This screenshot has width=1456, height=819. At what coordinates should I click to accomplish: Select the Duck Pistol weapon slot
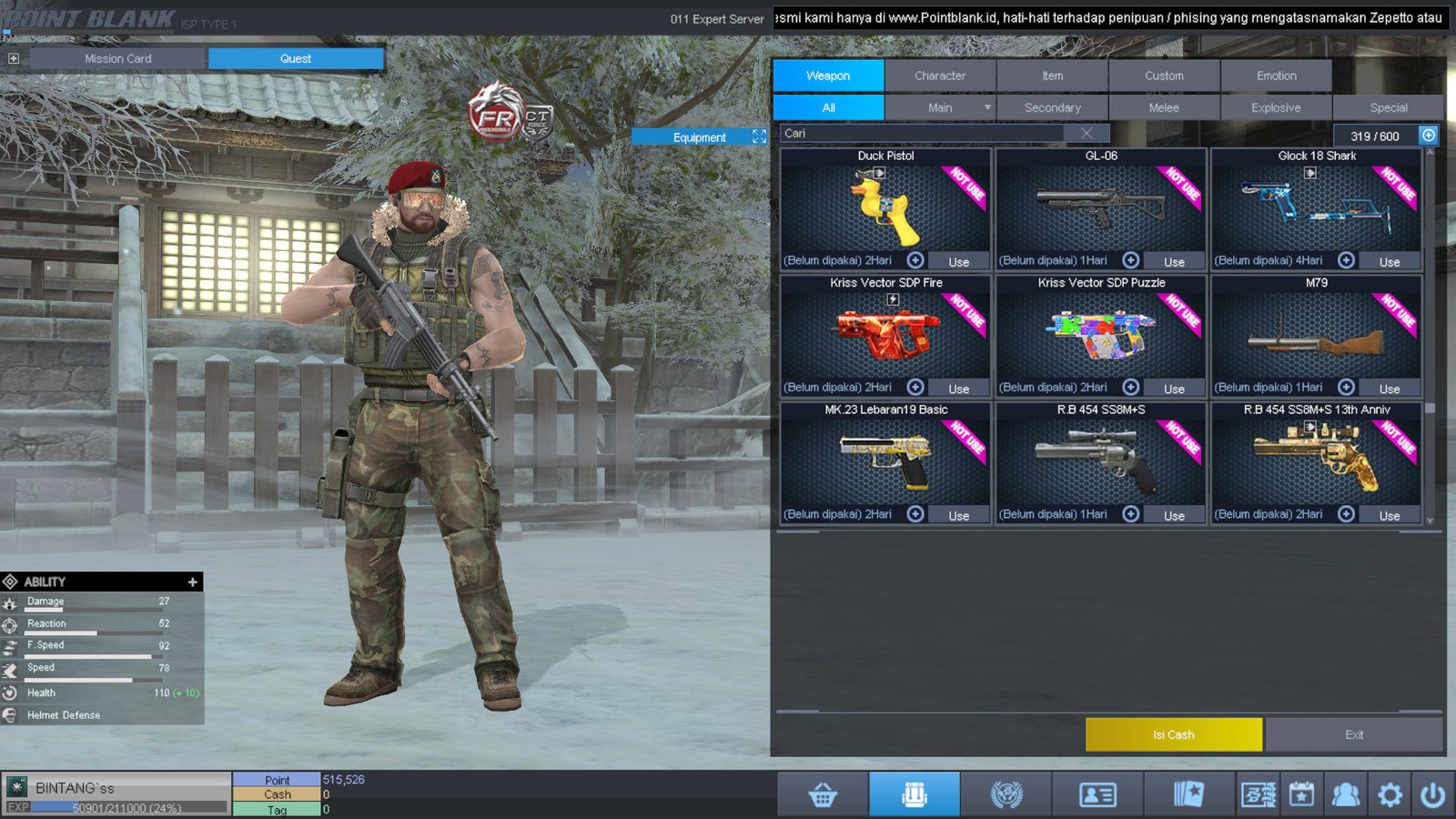(x=885, y=209)
